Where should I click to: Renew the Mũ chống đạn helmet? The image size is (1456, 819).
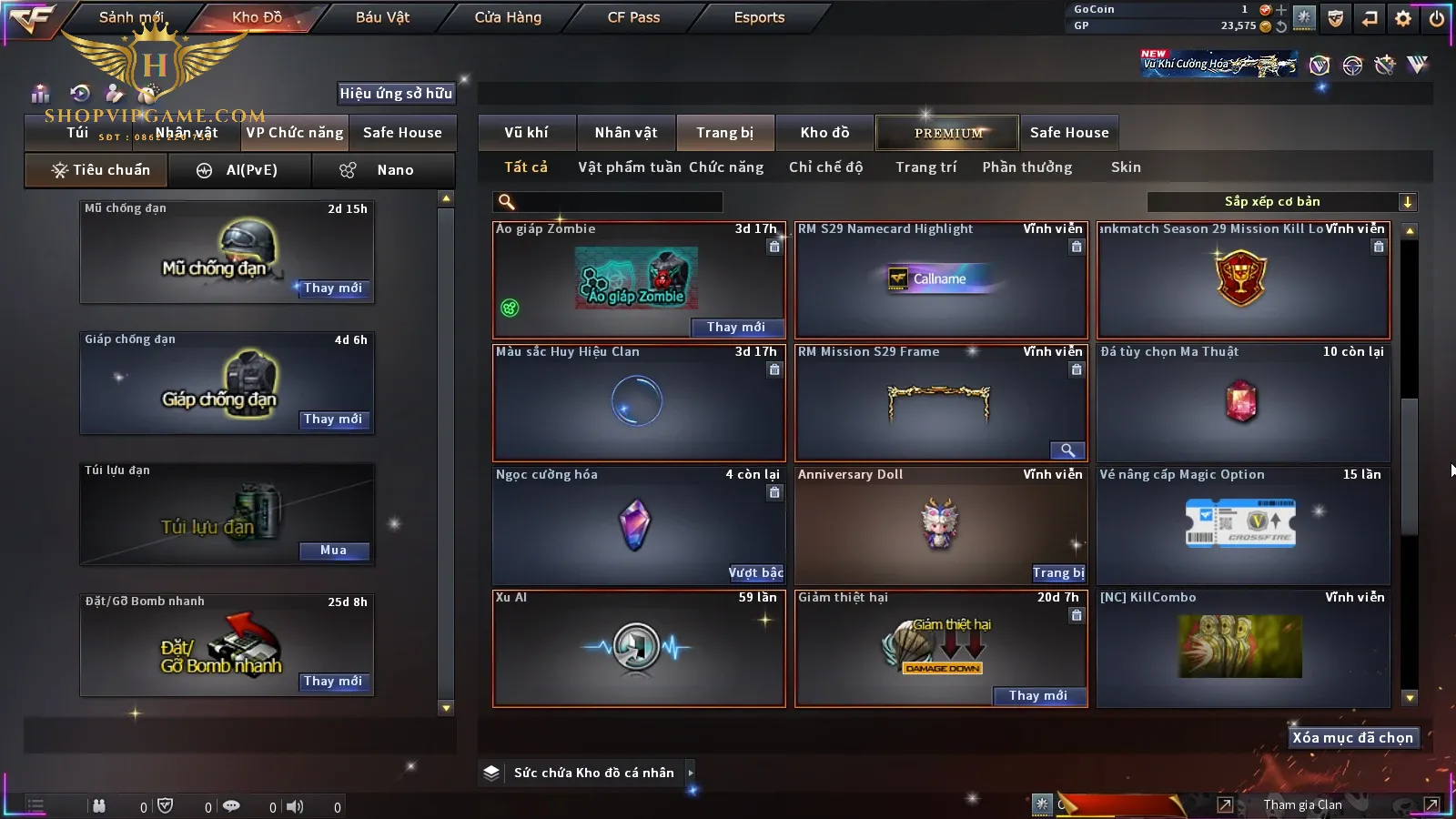pyautogui.click(x=333, y=288)
